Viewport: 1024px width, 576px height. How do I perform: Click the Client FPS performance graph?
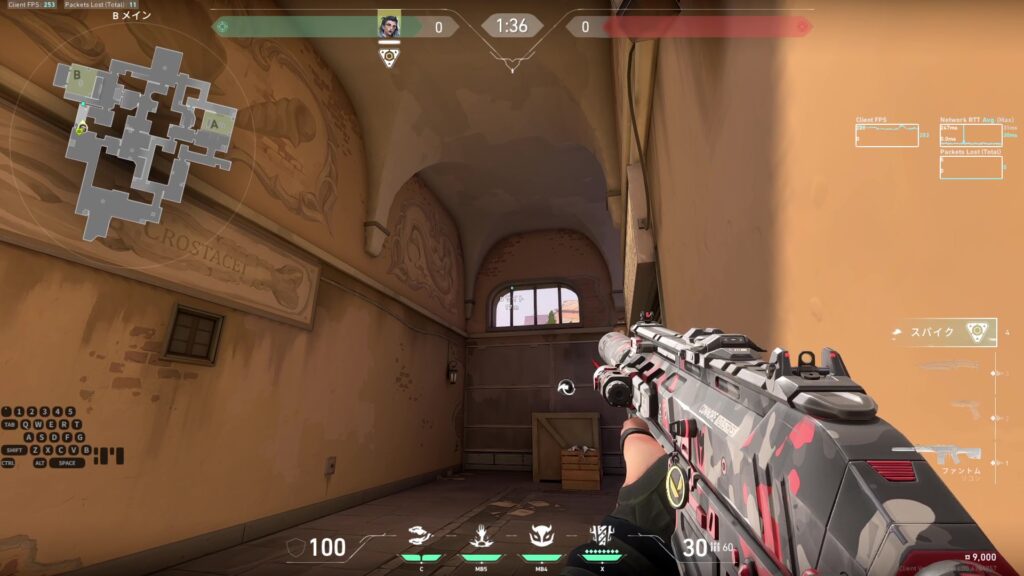coord(886,135)
